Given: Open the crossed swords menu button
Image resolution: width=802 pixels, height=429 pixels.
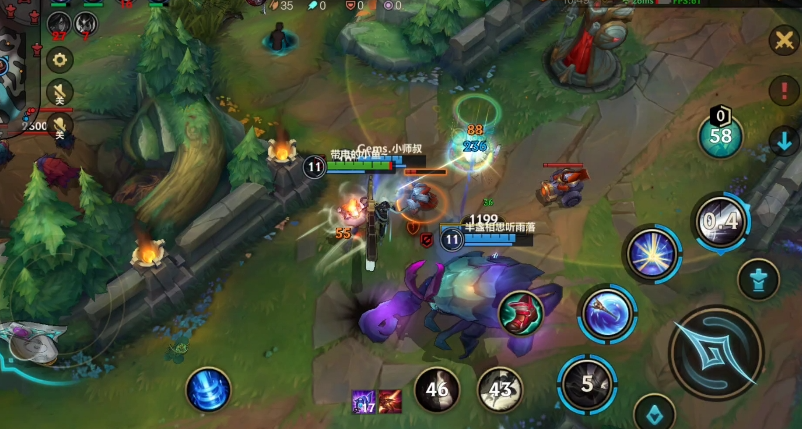Looking at the screenshot, I should (x=782, y=40).
